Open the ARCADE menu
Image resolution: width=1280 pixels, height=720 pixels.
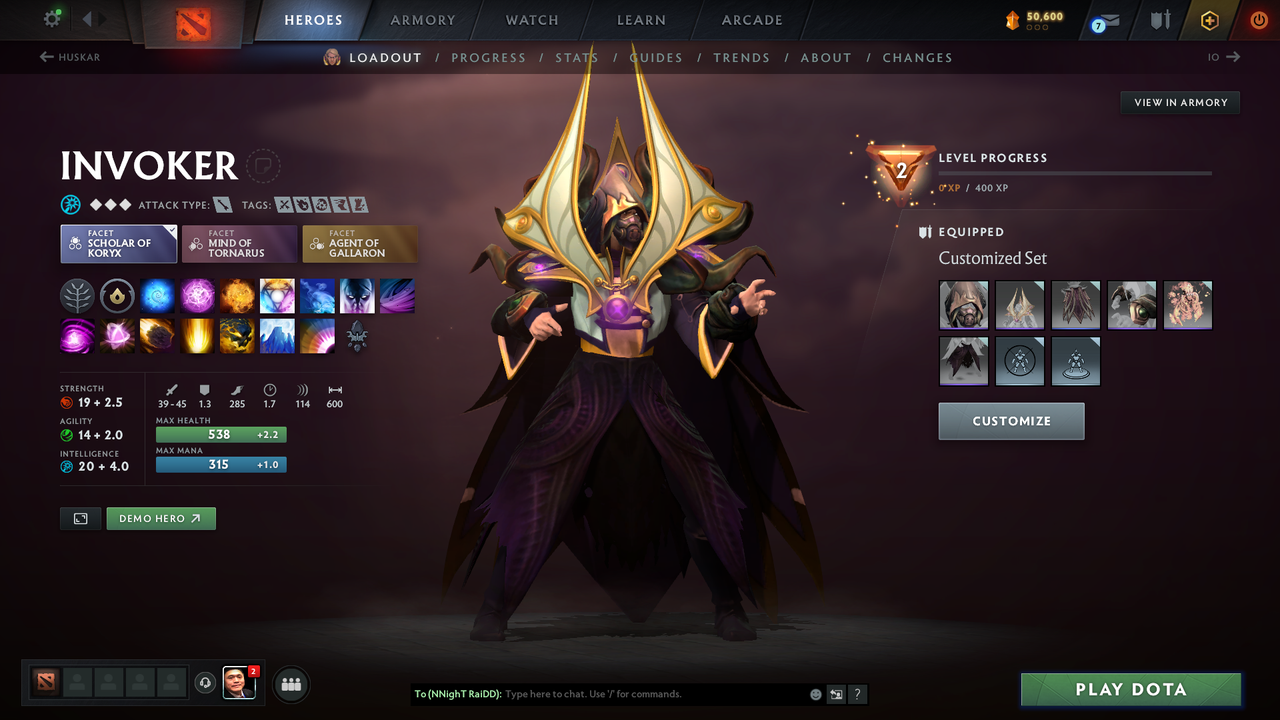pyautogui.click(x=751, y=20)
